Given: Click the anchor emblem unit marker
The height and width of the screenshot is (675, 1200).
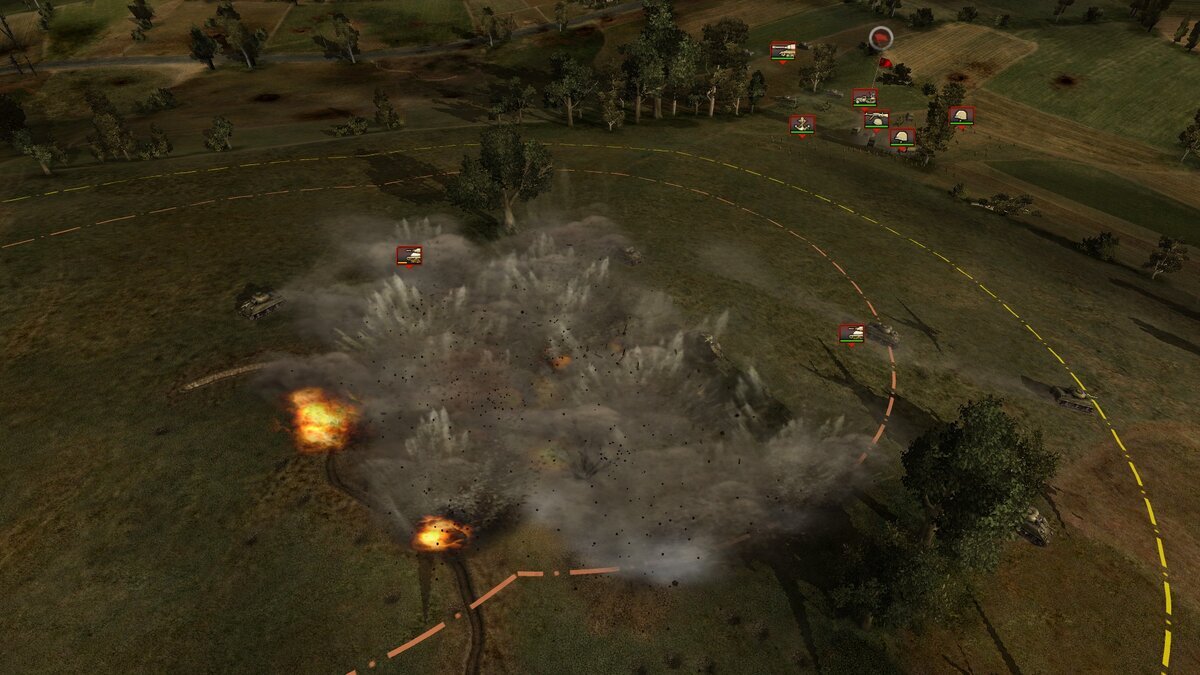Looking at the screenshot, I should [801, 124].
